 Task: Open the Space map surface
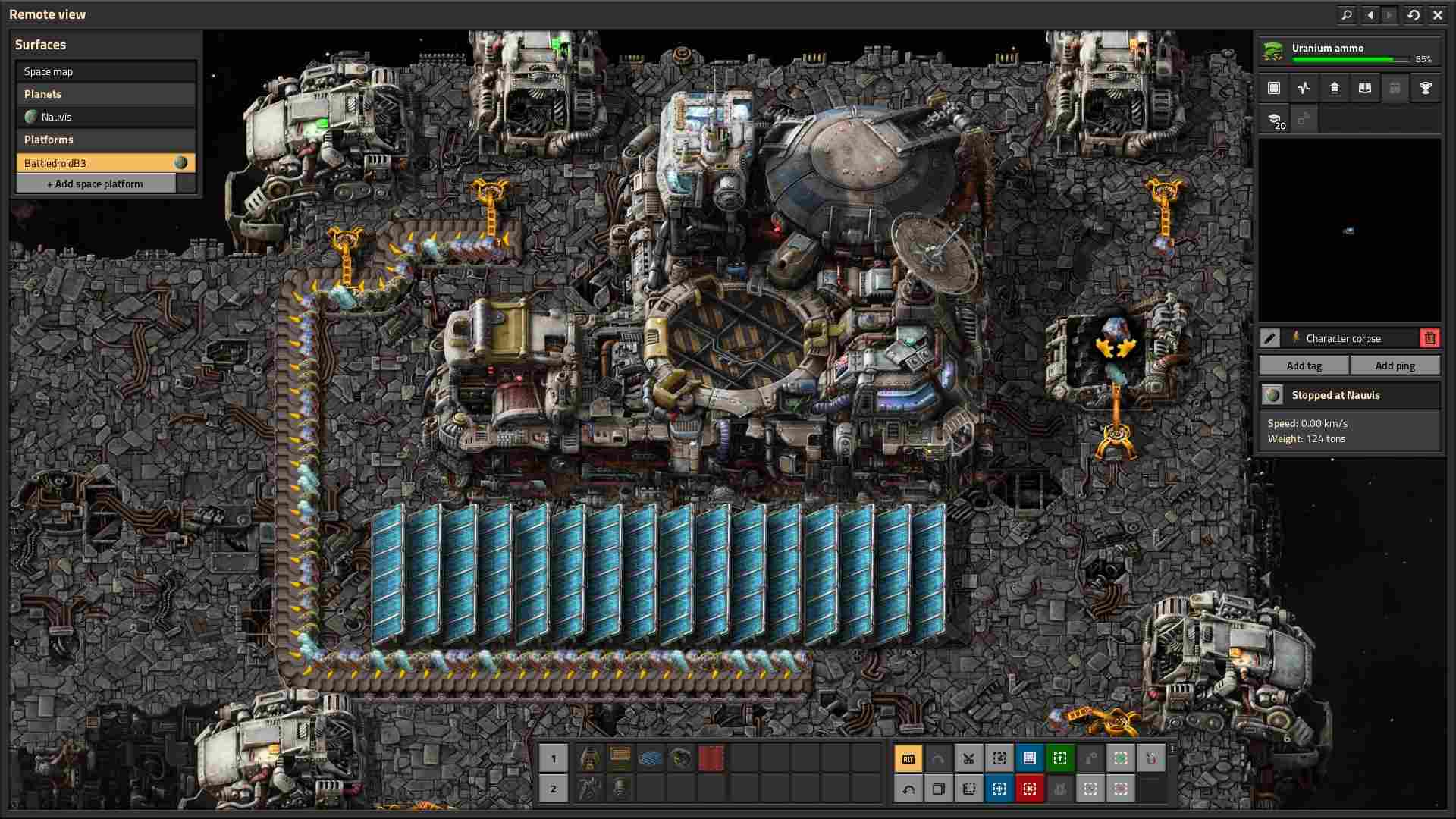click(x=105, y=71)
